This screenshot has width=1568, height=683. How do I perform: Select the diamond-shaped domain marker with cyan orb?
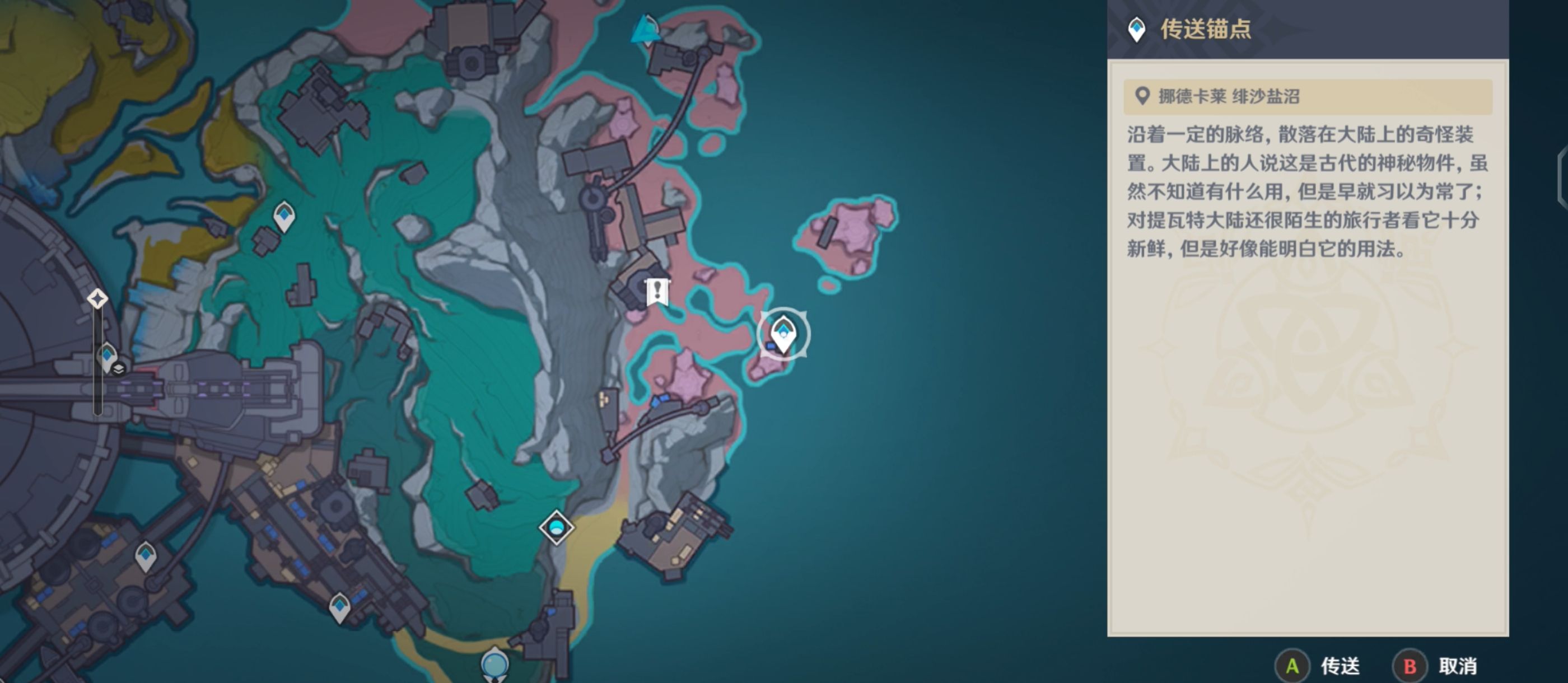tap(556, 527)
